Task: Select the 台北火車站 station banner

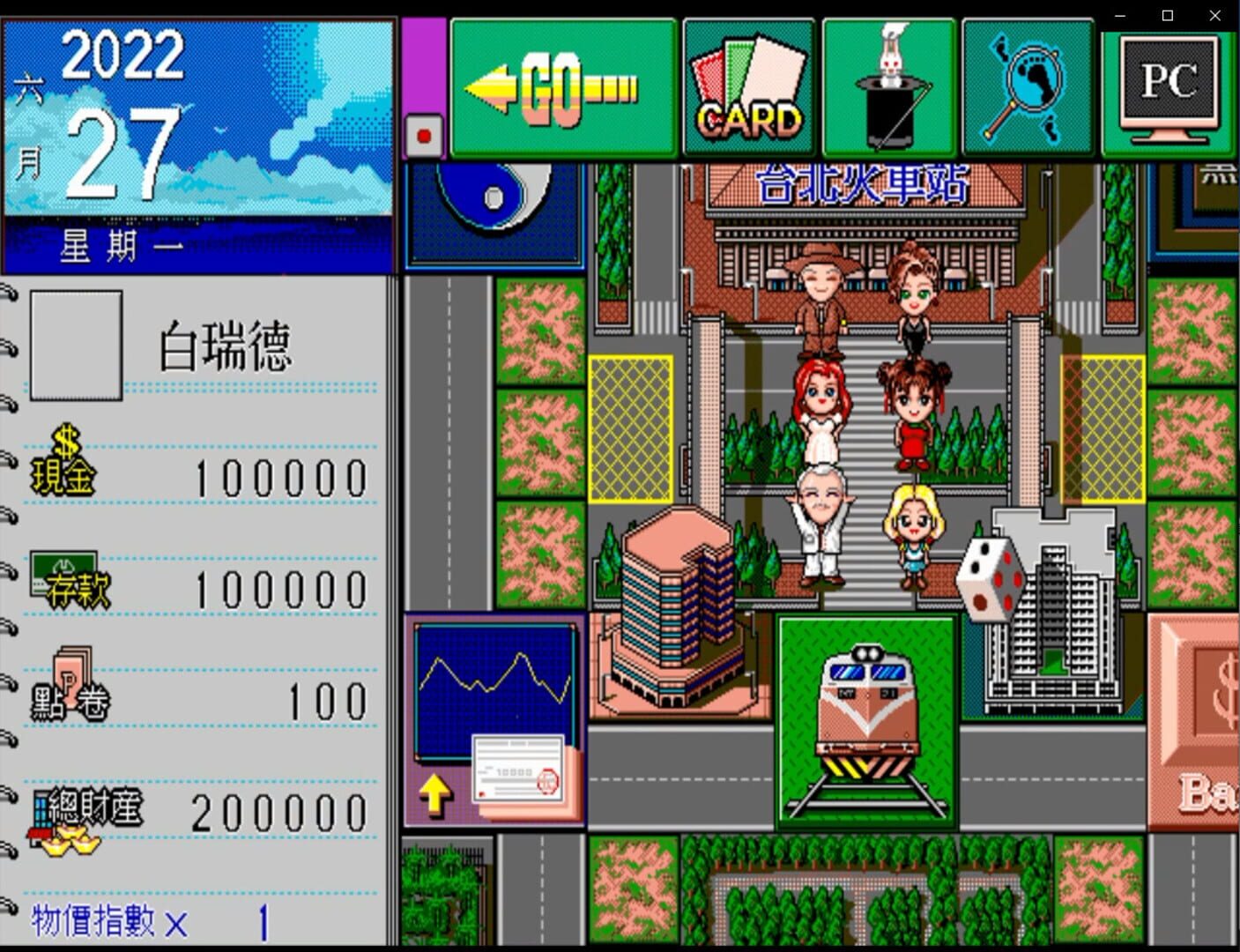Action: coord(859,183)
